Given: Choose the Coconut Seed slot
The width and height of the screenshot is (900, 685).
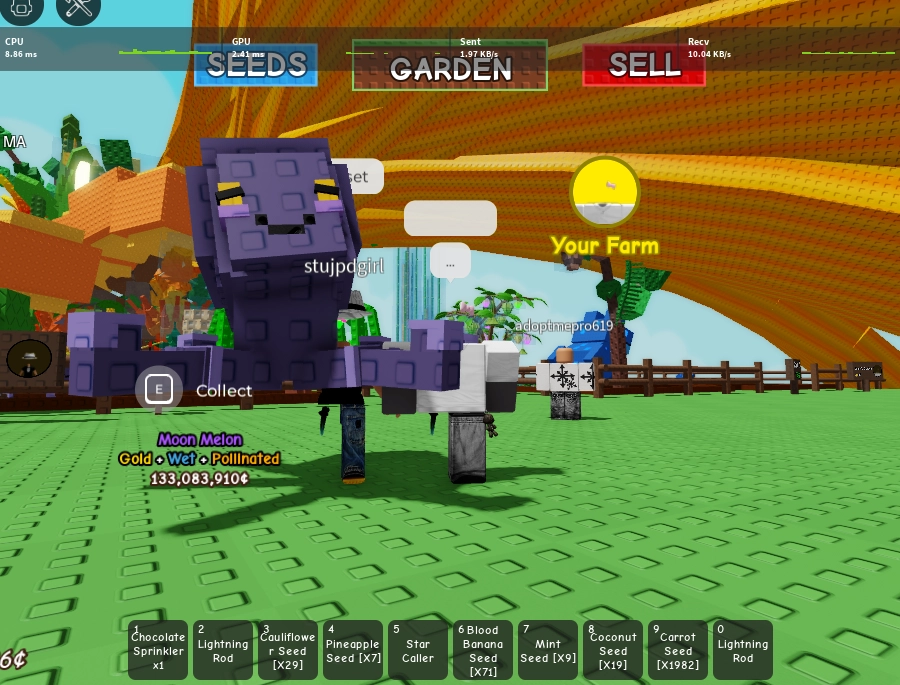Looking at the screenshot, I should coord(613,650).
